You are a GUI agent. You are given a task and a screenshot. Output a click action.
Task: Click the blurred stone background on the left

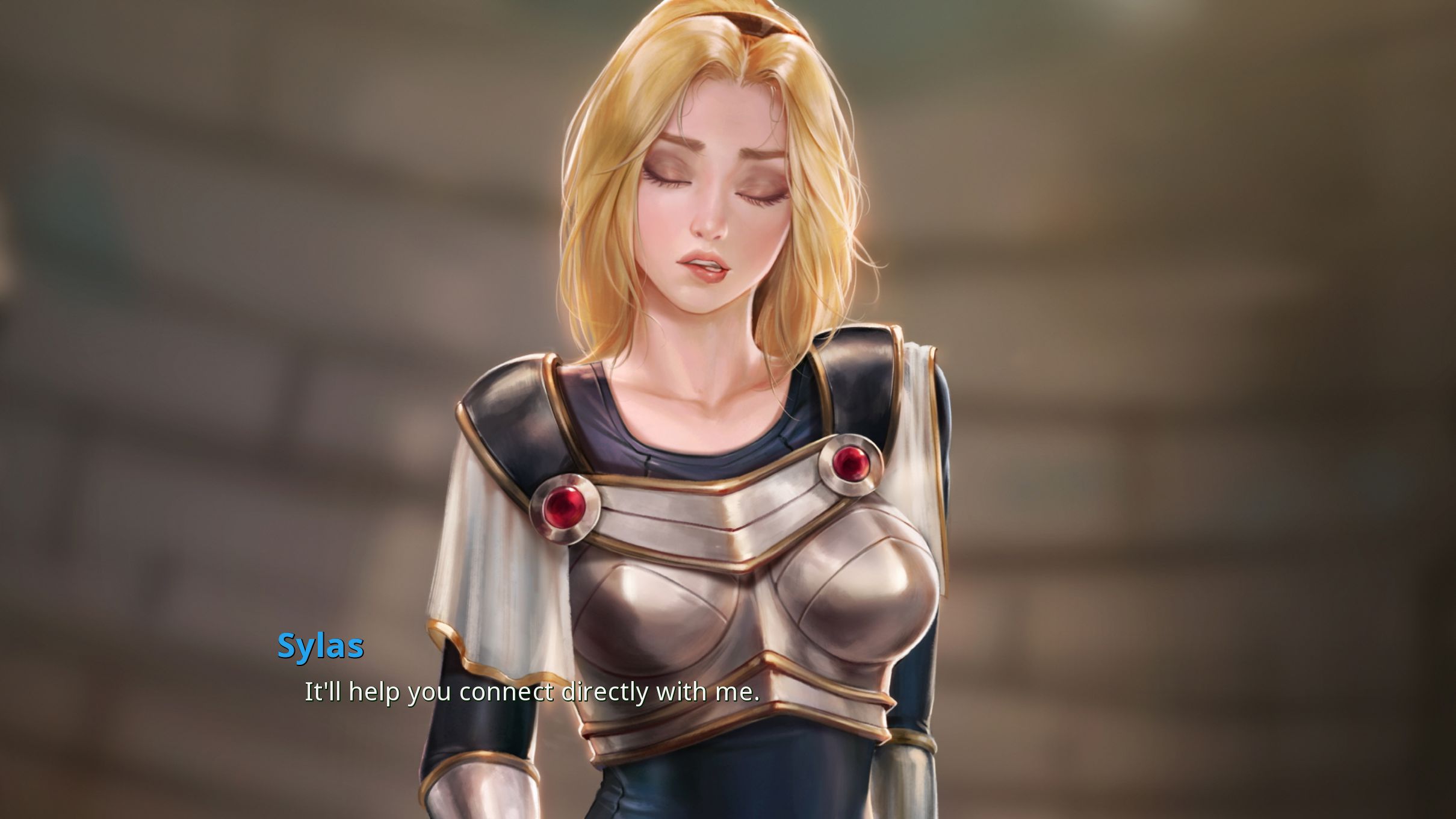[181, 241]
